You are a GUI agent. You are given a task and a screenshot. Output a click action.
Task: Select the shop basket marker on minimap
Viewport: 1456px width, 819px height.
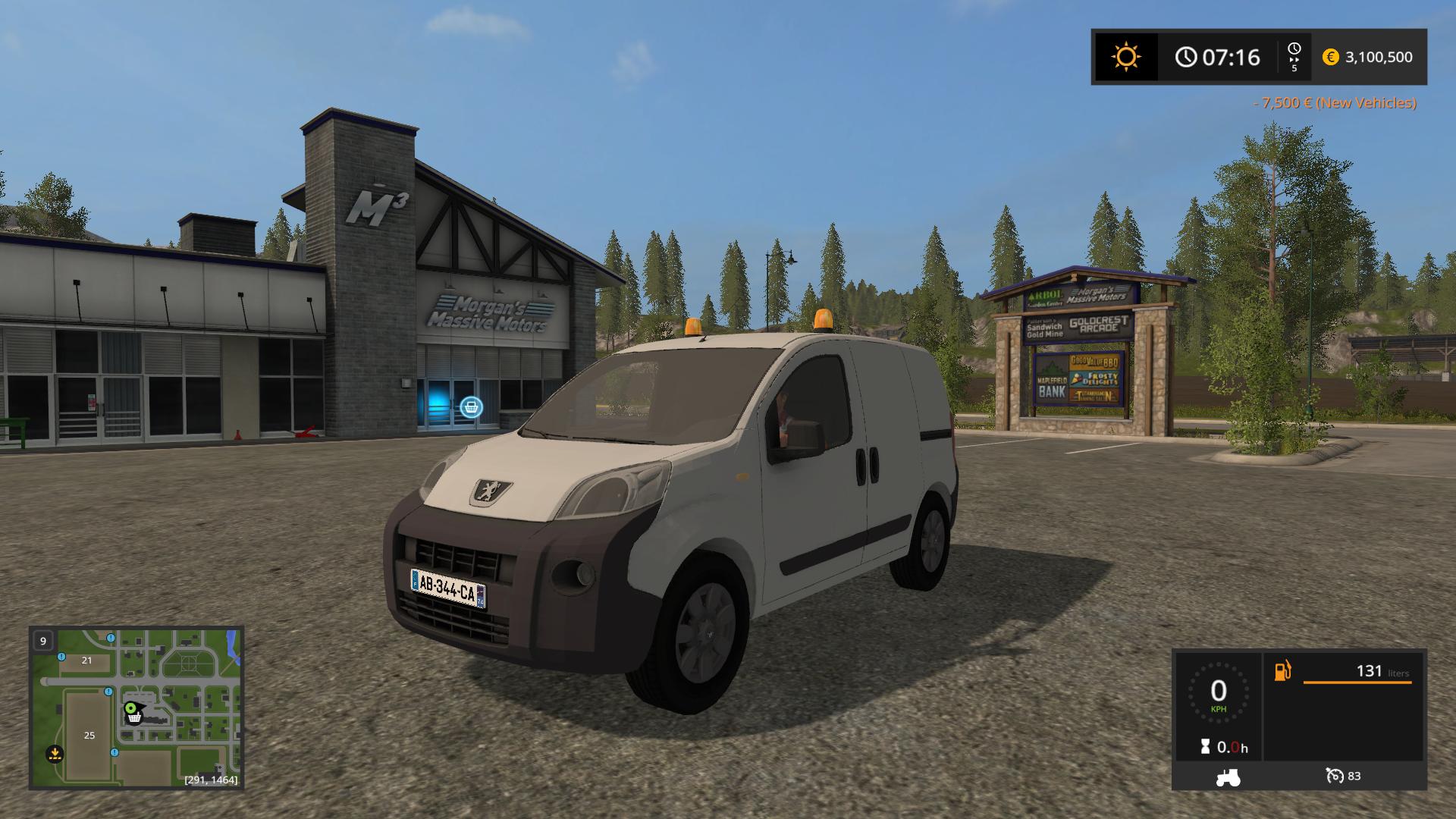(134, 717)
